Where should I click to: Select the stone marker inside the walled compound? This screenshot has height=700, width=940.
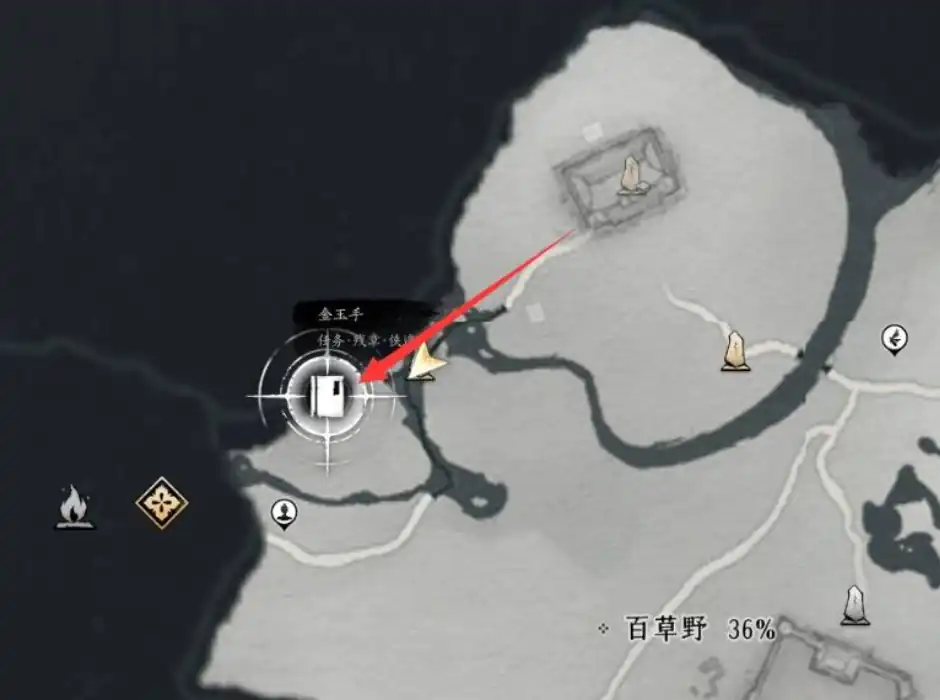(x=631, y=177)
